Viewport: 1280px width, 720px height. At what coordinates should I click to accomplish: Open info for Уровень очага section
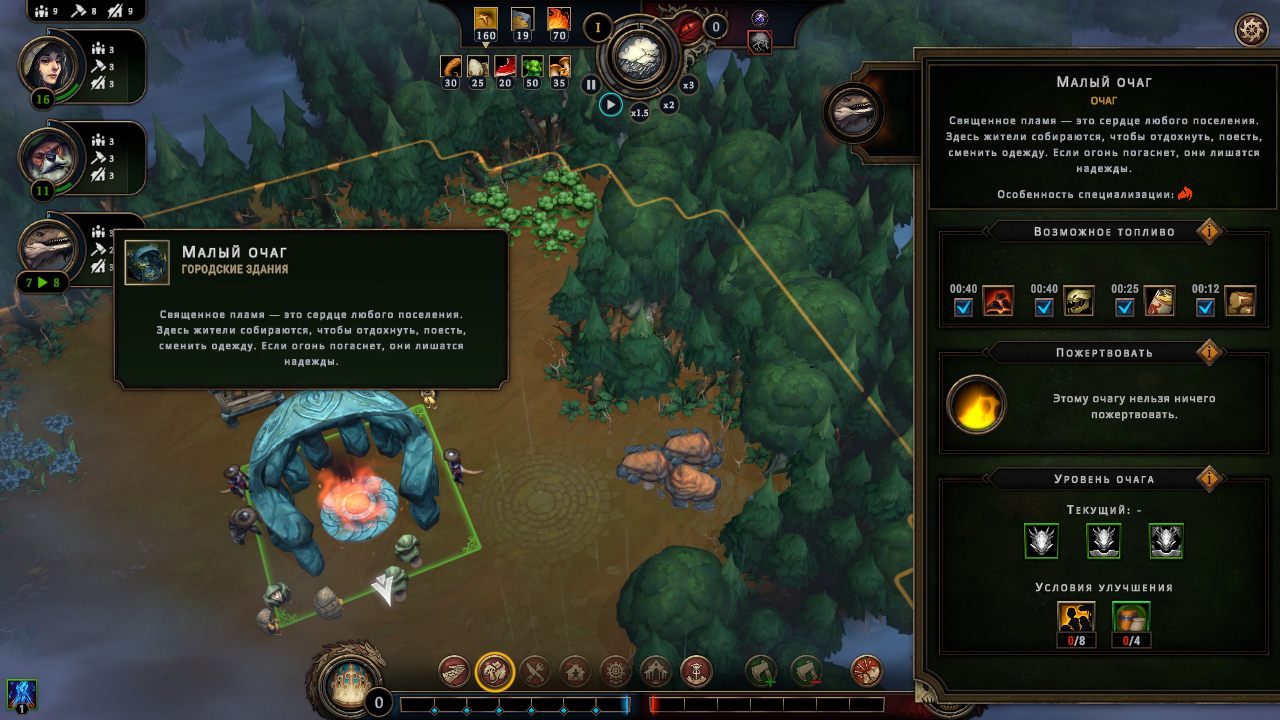tap(1208, 479)
